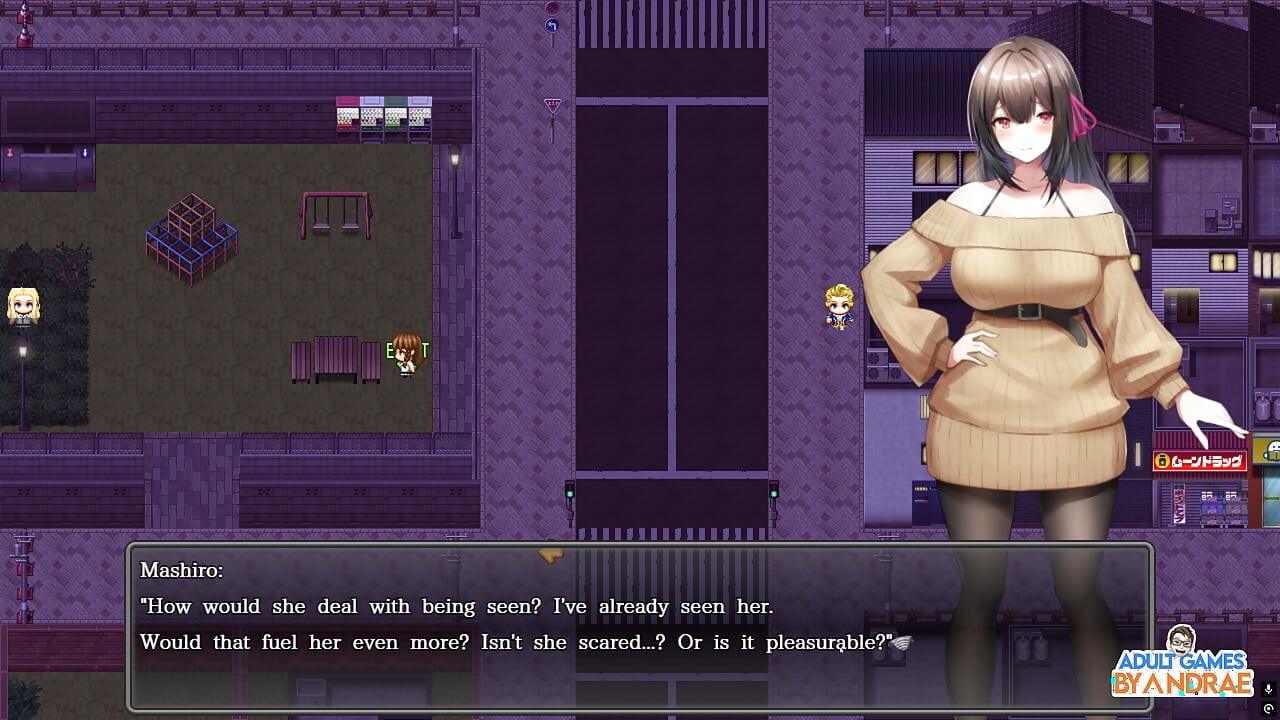Click the blue arrow icon at the top of the street
The width and height of the screenshot is (1280, 720).
[552, 24]
